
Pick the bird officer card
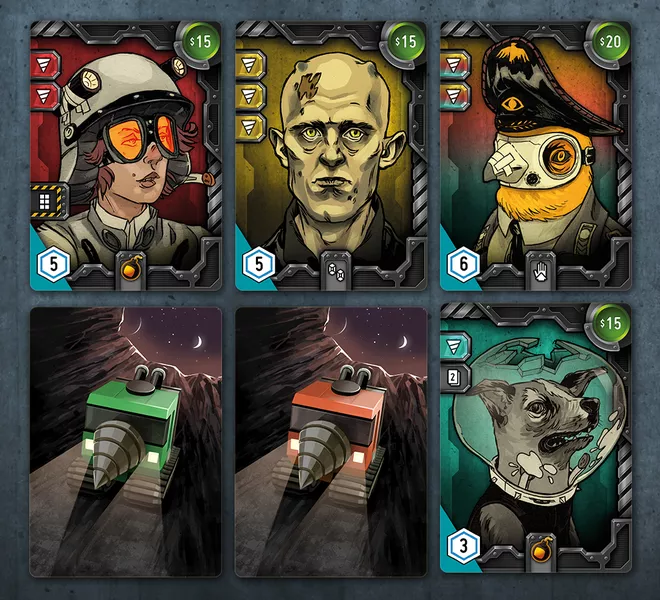point(534,156)
